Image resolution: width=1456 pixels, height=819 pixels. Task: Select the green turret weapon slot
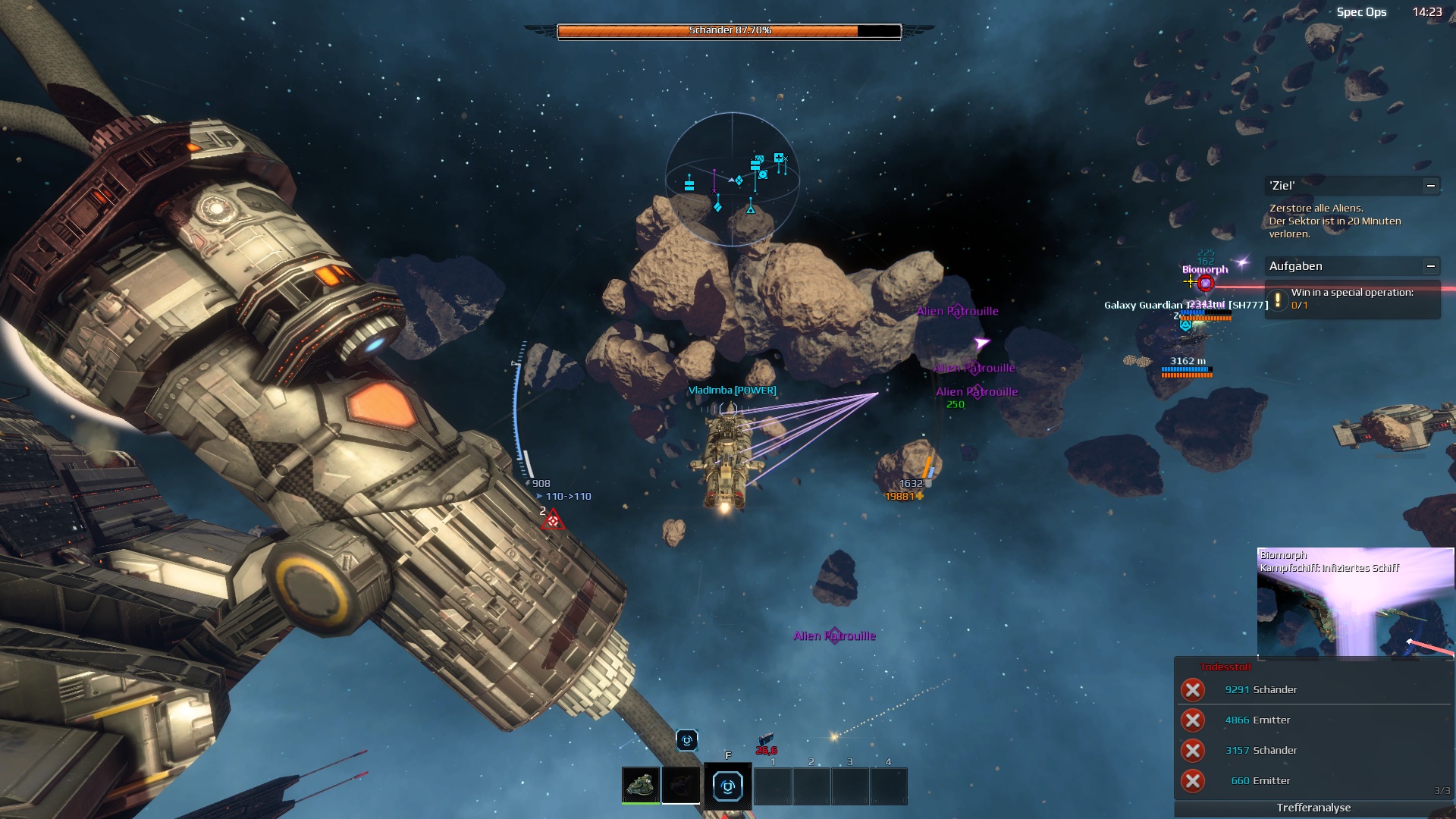pos(641,785)
